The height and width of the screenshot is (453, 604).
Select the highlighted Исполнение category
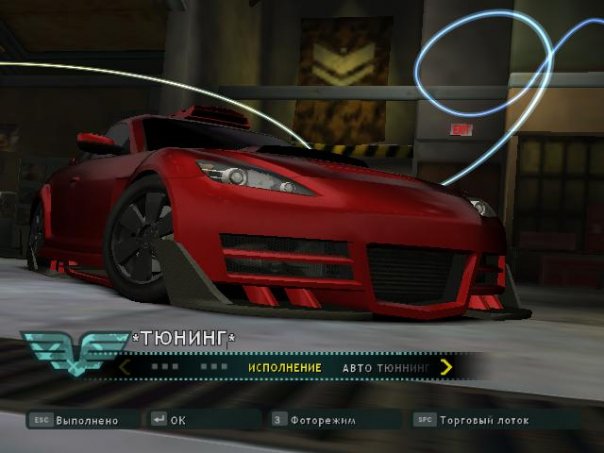pyautogui.click(x=285, y=368)
